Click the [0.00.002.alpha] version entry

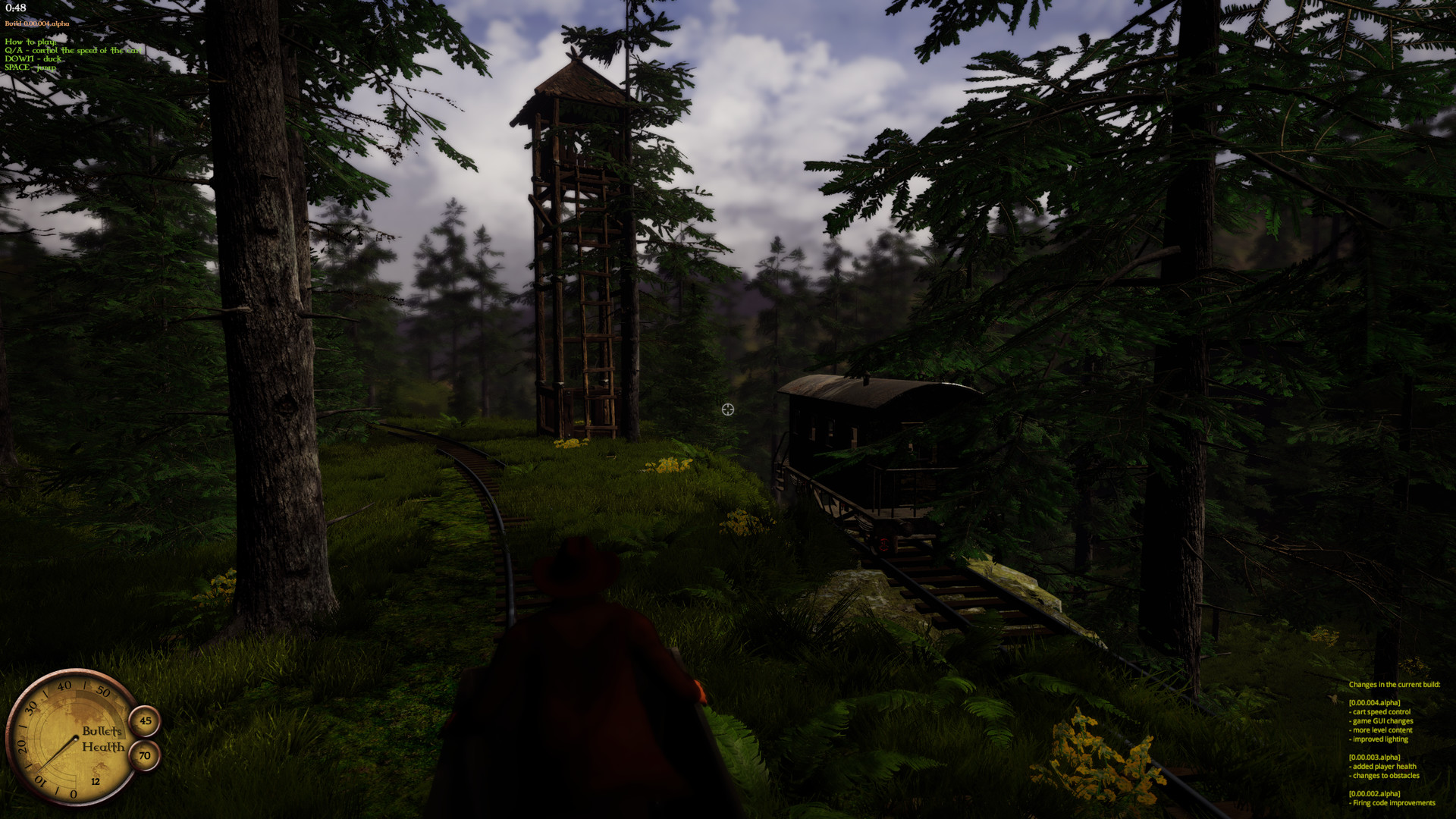click(x=1375, y=793)
